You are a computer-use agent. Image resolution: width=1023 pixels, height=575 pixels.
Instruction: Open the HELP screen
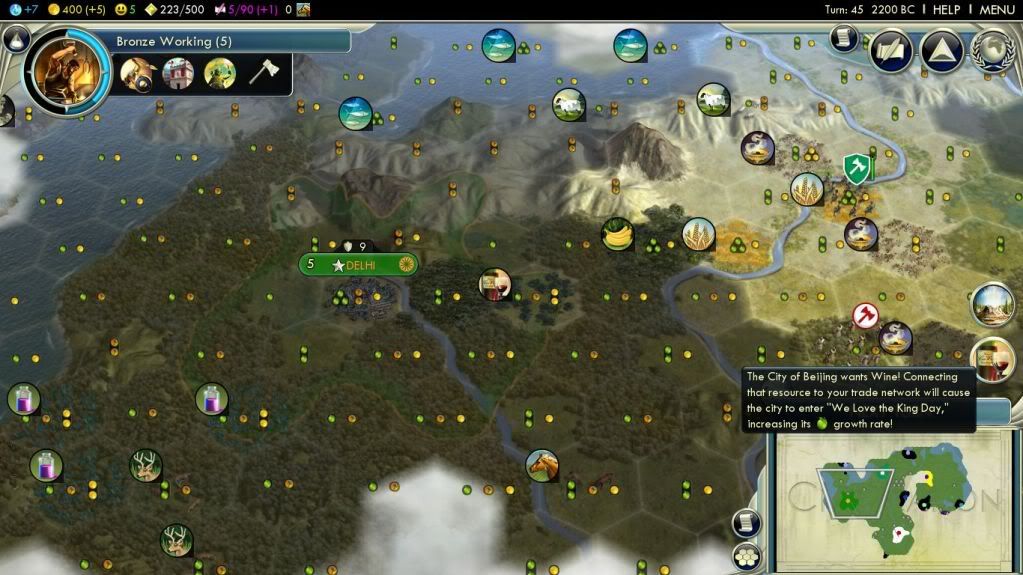coord(946,9)
